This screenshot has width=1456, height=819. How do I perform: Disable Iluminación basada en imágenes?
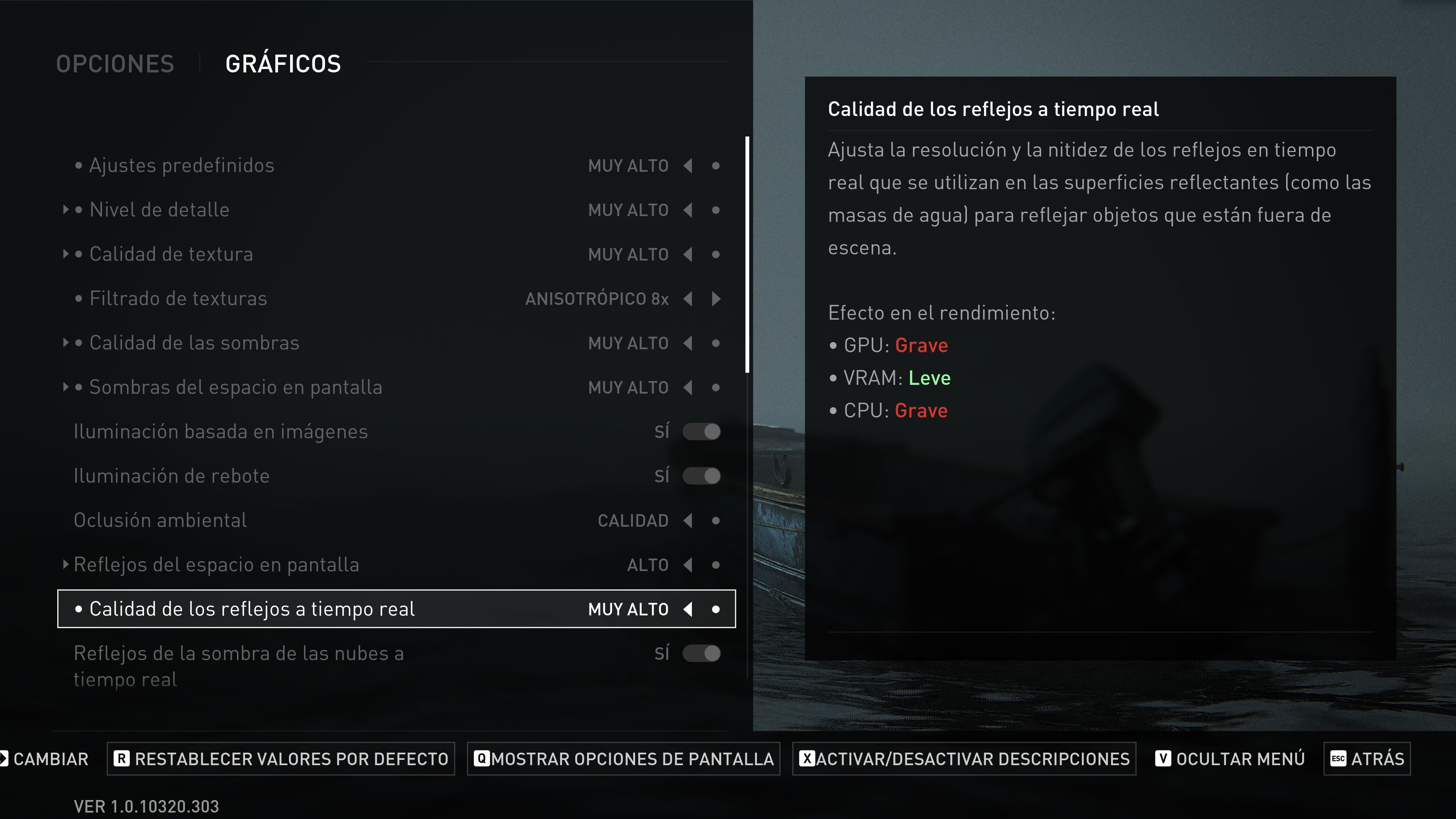(x=701, y=431)
